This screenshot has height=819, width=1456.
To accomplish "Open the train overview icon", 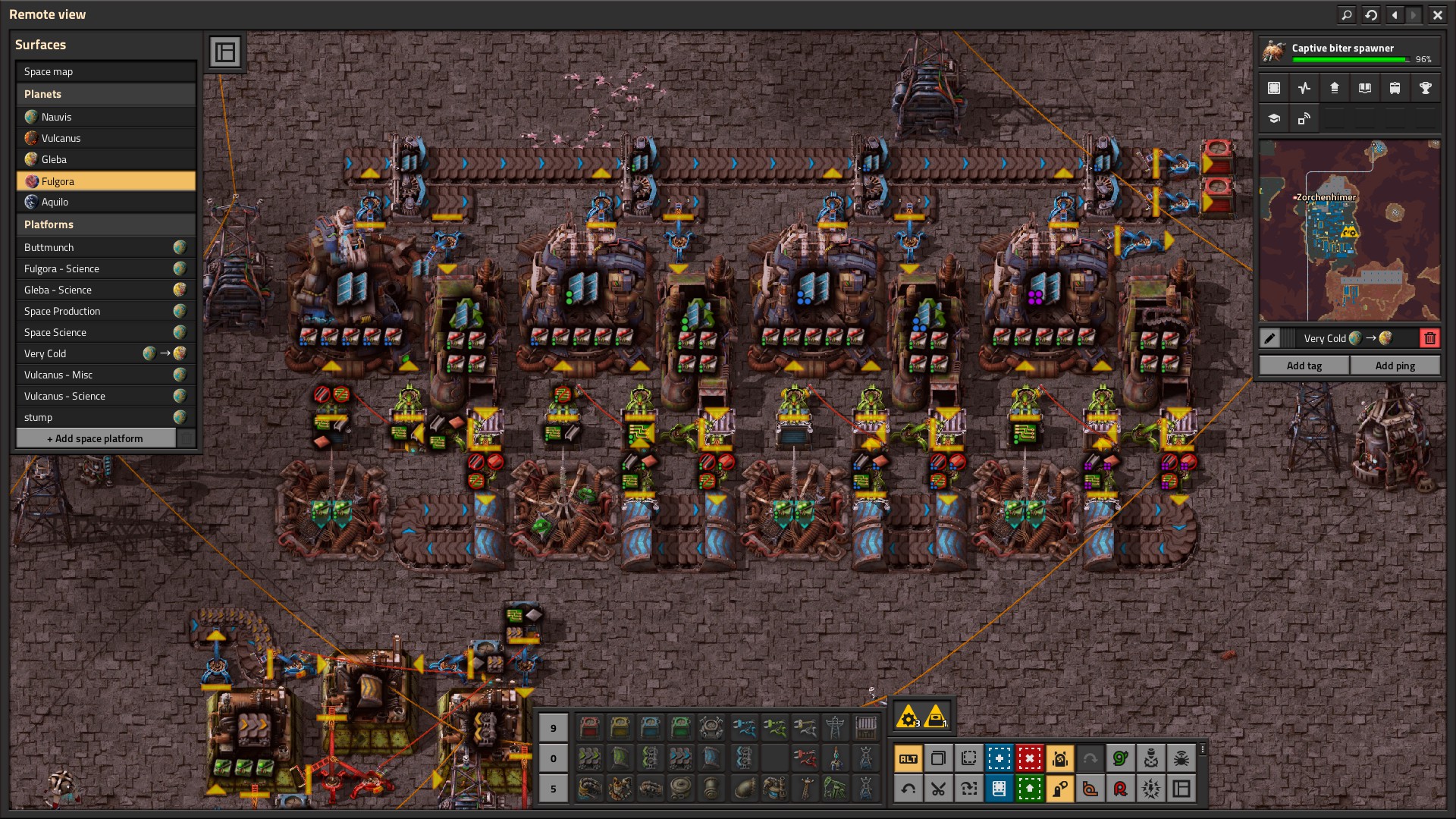I will tap(1395, 88).
